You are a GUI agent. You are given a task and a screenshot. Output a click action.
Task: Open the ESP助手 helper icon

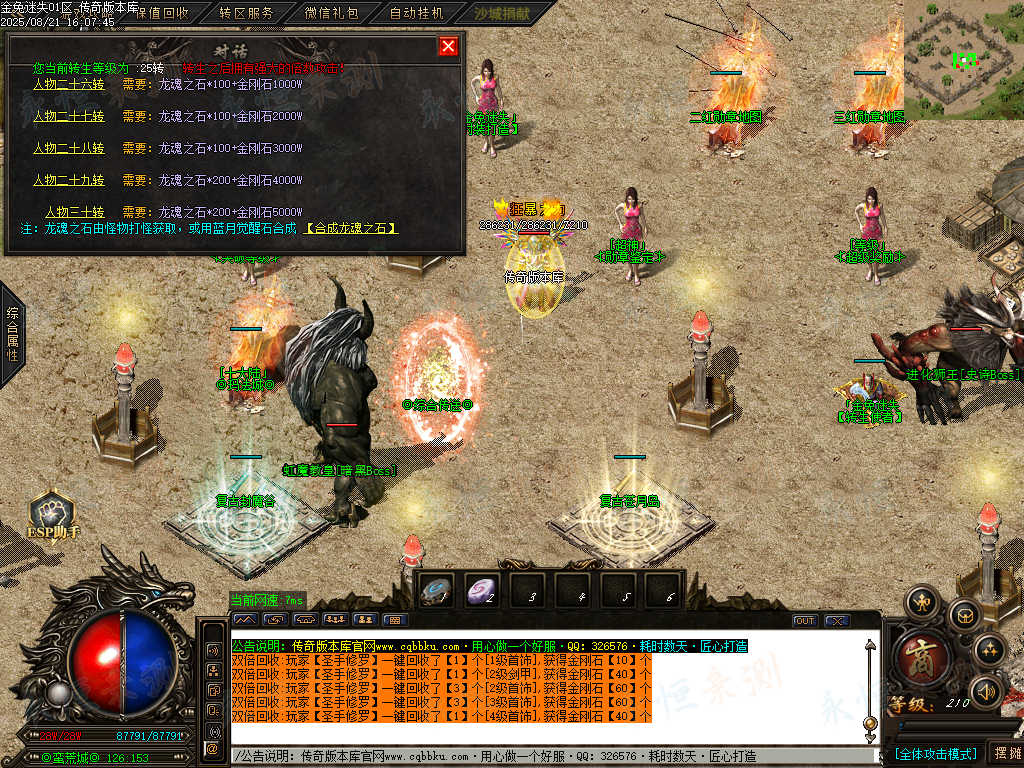click(52, 513)
